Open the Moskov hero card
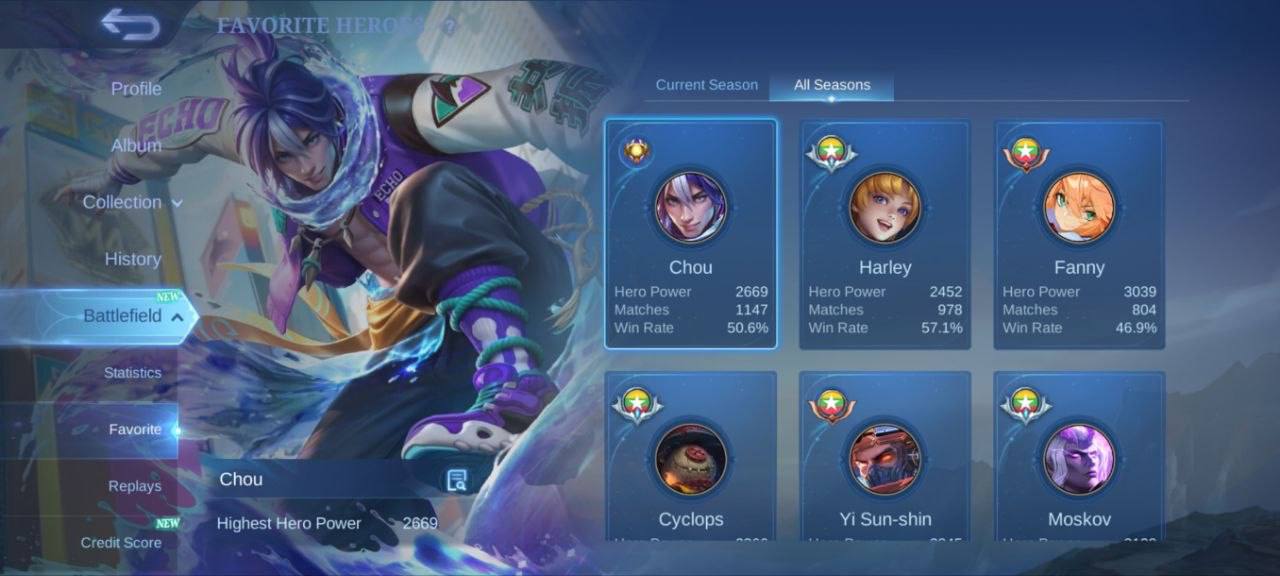This screenshot has width=1280, height=576. pyautogui.click(x=1079, y=460)
